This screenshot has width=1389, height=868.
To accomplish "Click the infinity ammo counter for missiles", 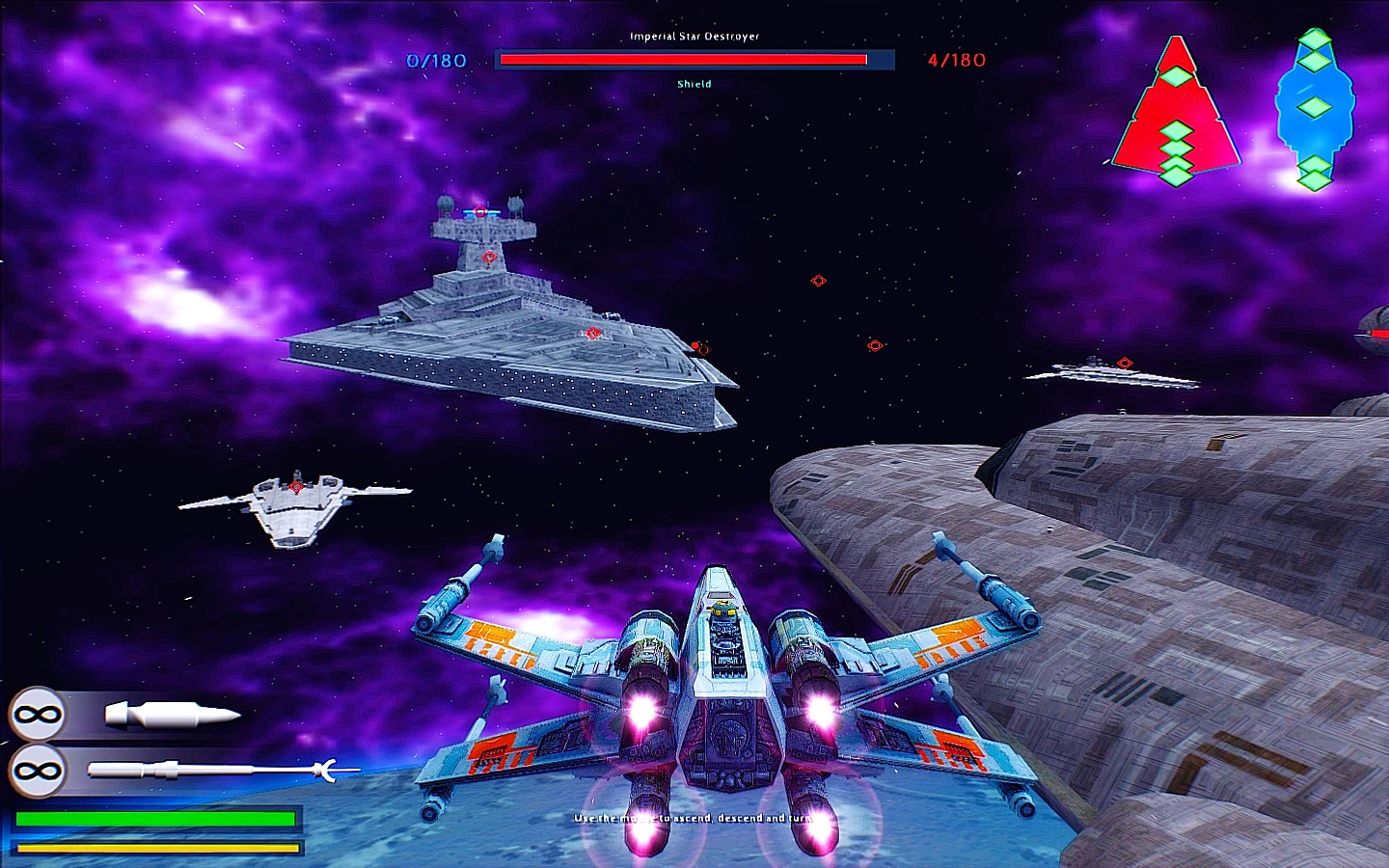I will coord(36,770).
